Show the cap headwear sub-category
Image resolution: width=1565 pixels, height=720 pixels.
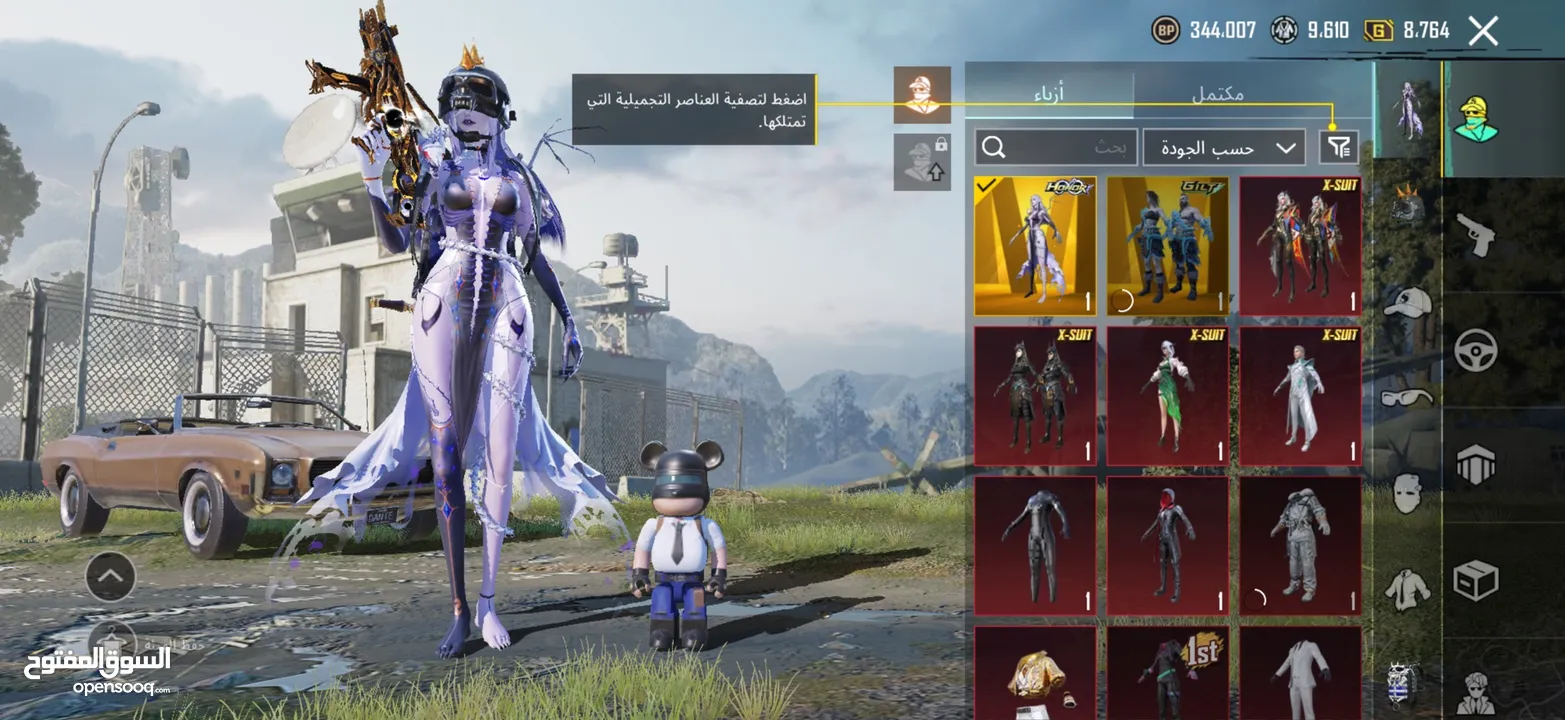(x=1407, y=302)
